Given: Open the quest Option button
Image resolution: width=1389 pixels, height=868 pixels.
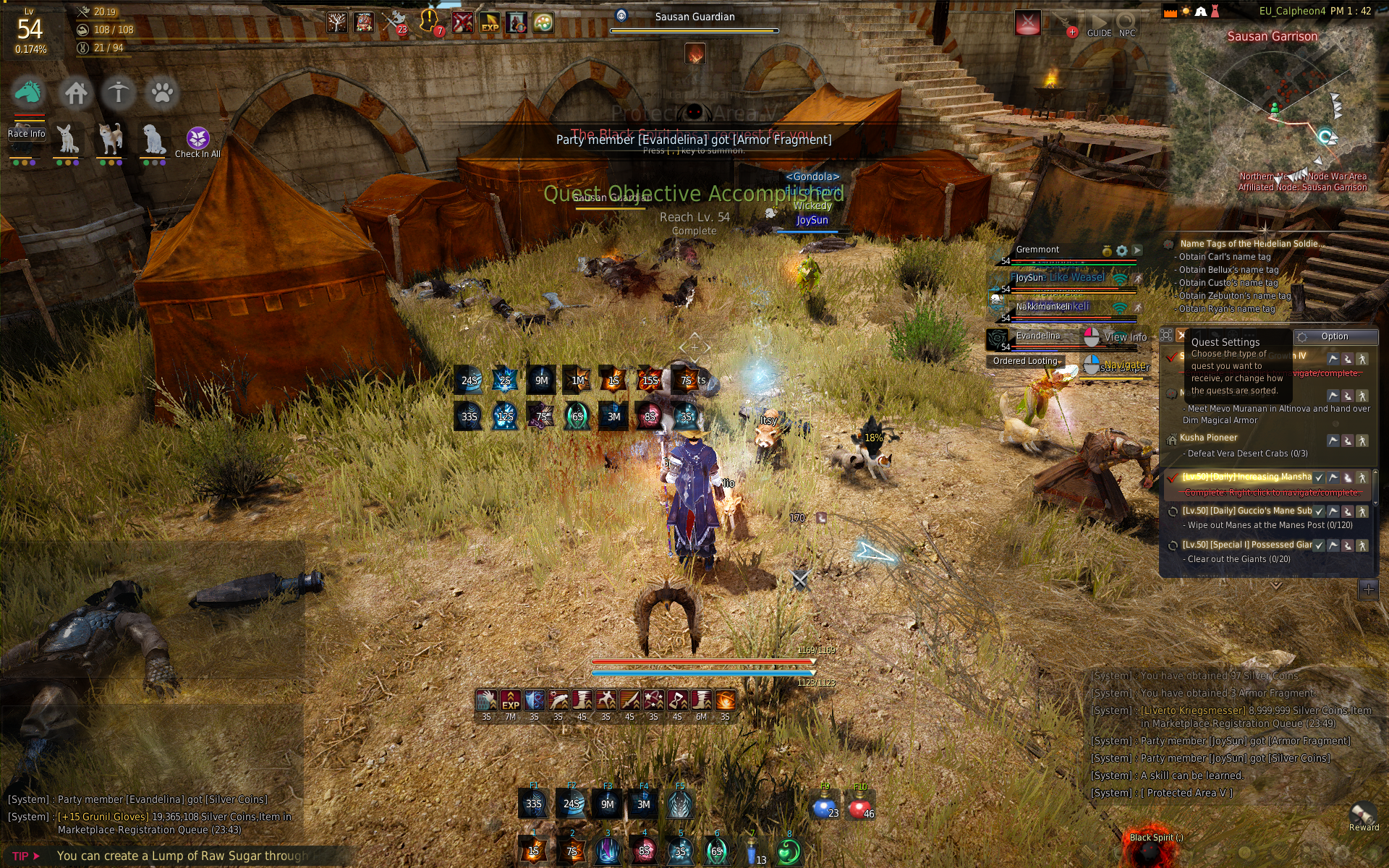Looking at the screenshot, I should coord(1334,336).
